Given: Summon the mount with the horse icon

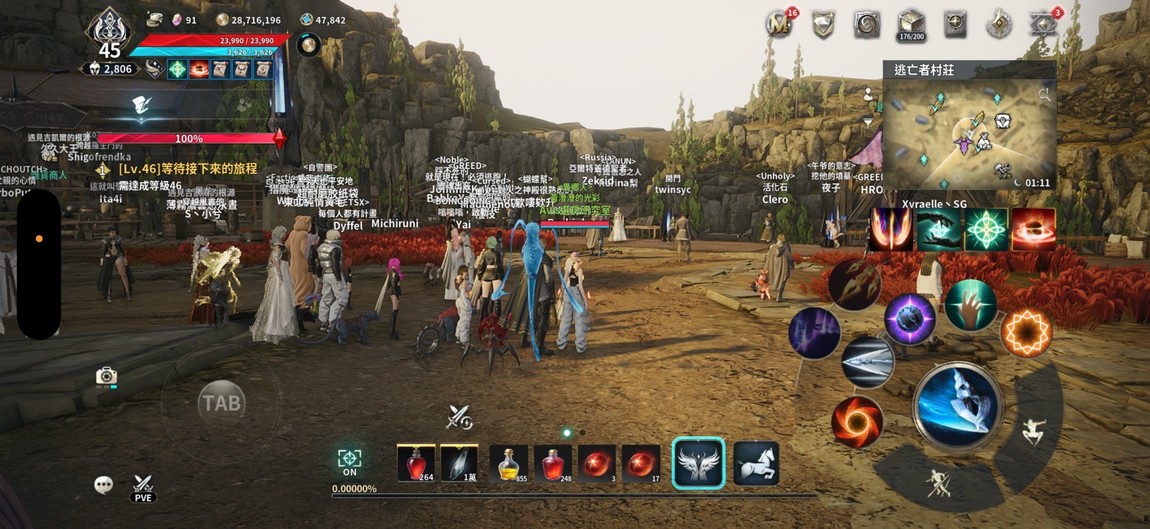Looking at the screenshot, I should 756,463.
